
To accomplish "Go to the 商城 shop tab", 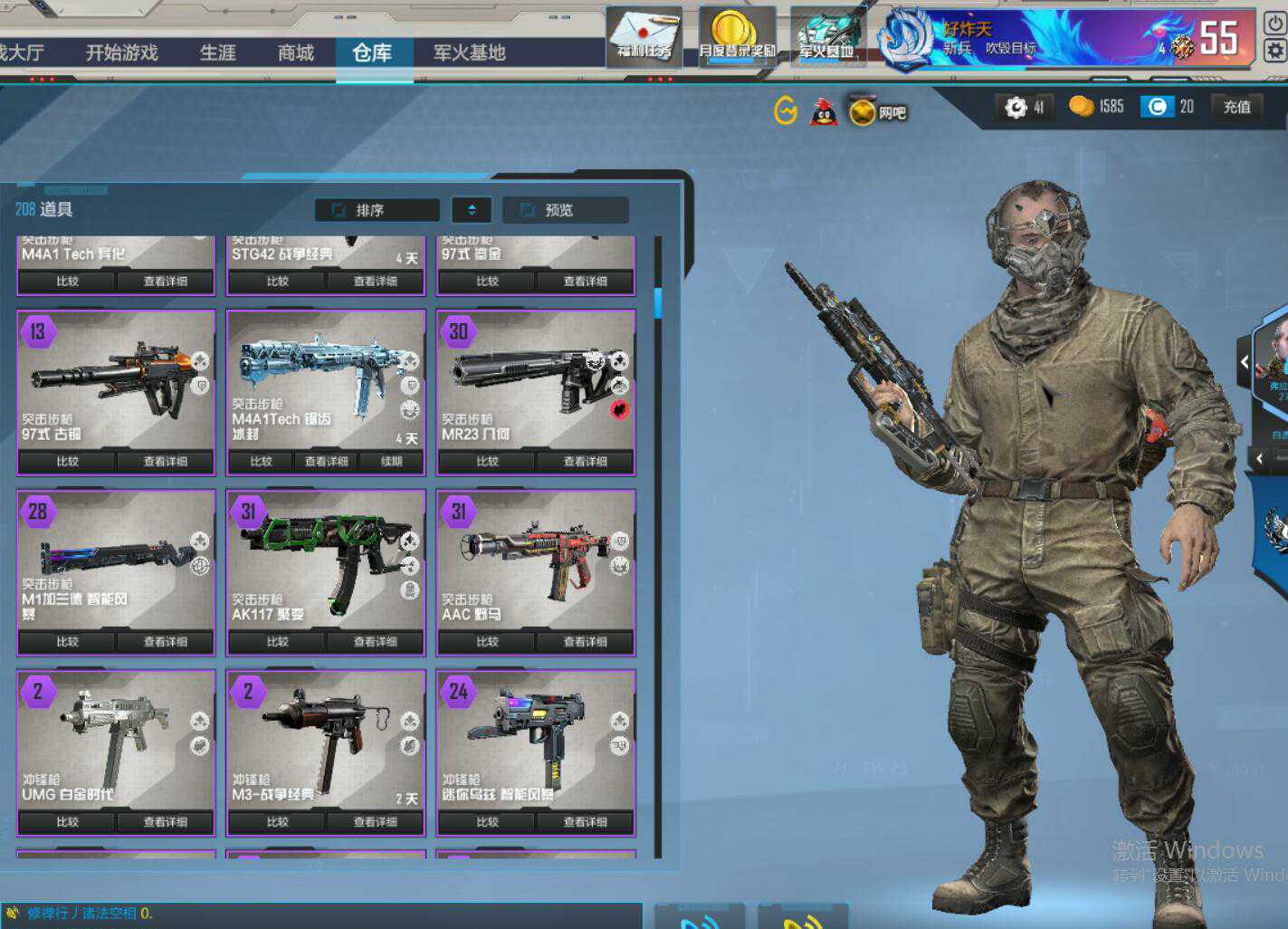I will pyautogui.click(x=295, y=53).
